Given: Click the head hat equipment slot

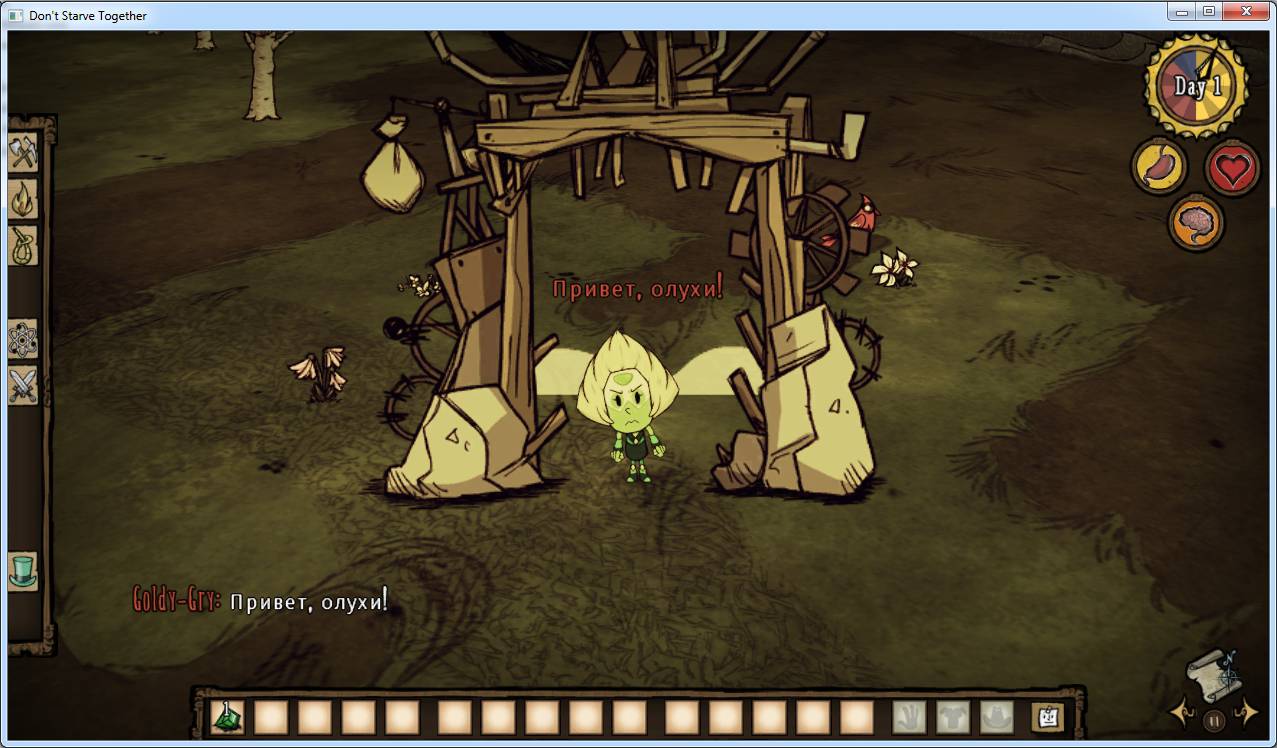Looking at the screenshot, I should (x=997, y=716).
